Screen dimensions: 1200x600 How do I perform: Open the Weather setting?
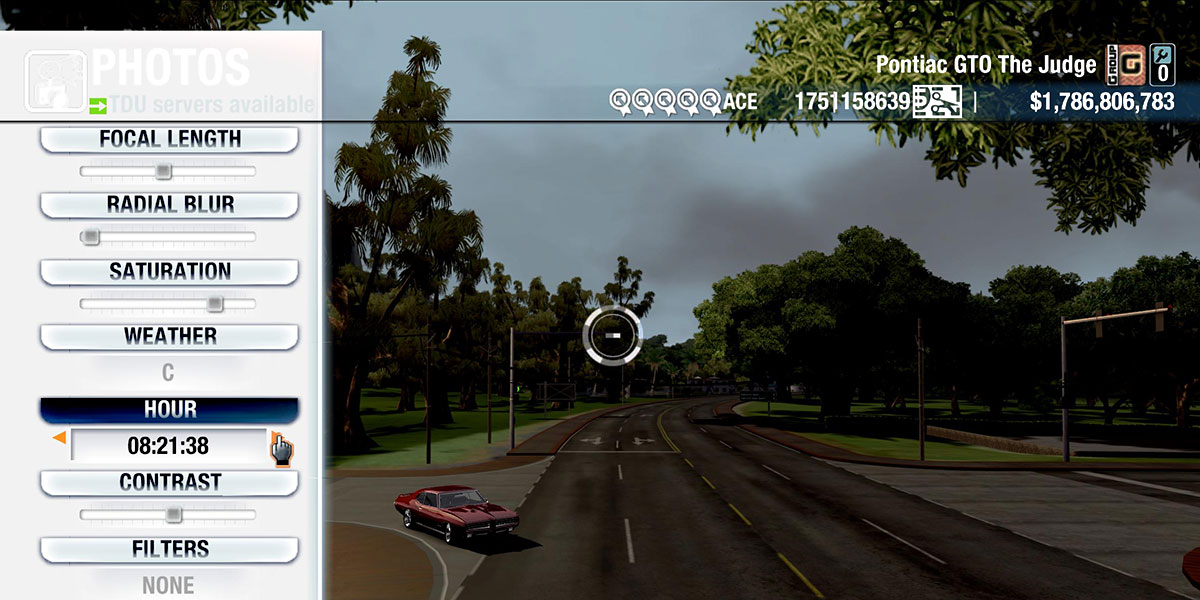[169, 337]
